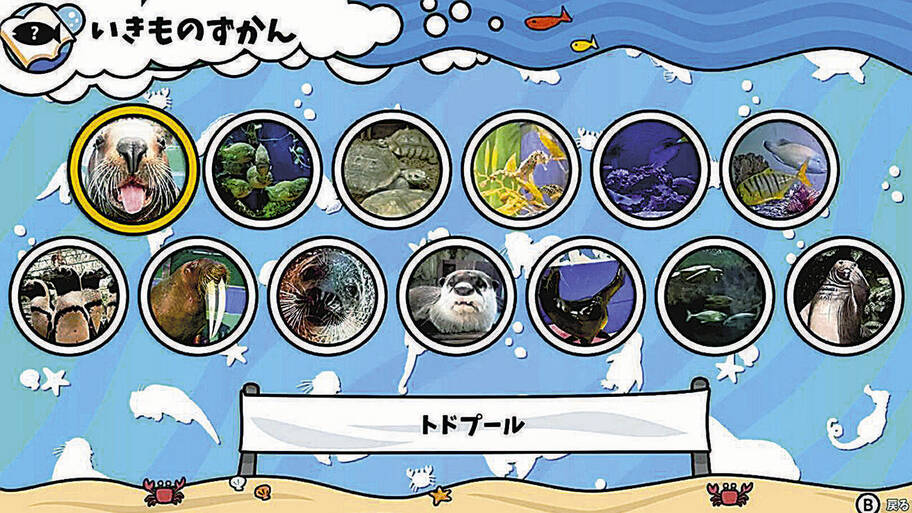912x513 pixels.
Task: Choose the whiskered seal face close-up
Action: 327,295
